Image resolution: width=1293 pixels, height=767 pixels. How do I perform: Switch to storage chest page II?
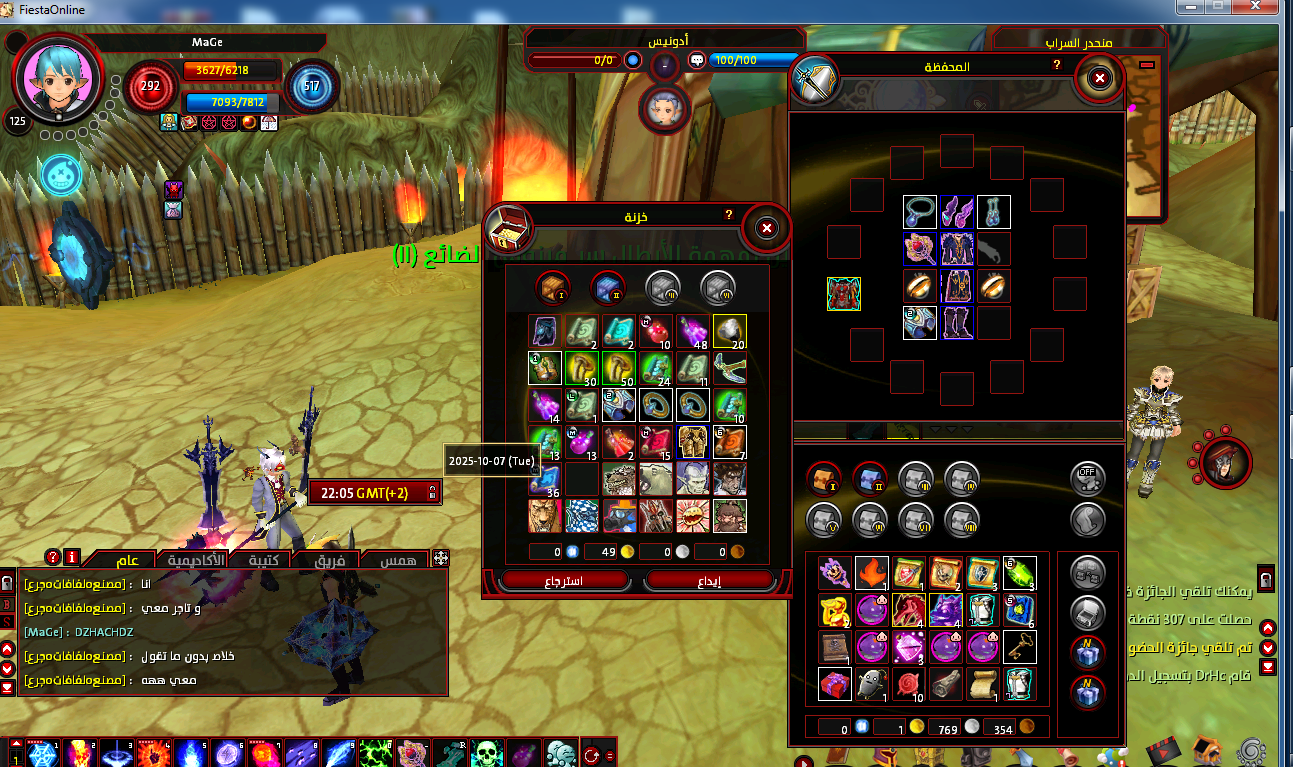coord(607,288)
